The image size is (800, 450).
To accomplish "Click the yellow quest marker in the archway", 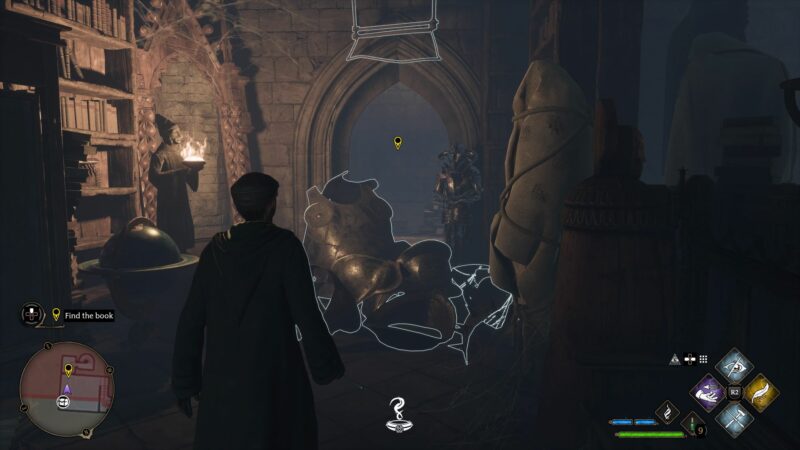I will pyautogui.click(x=398, y=143).
